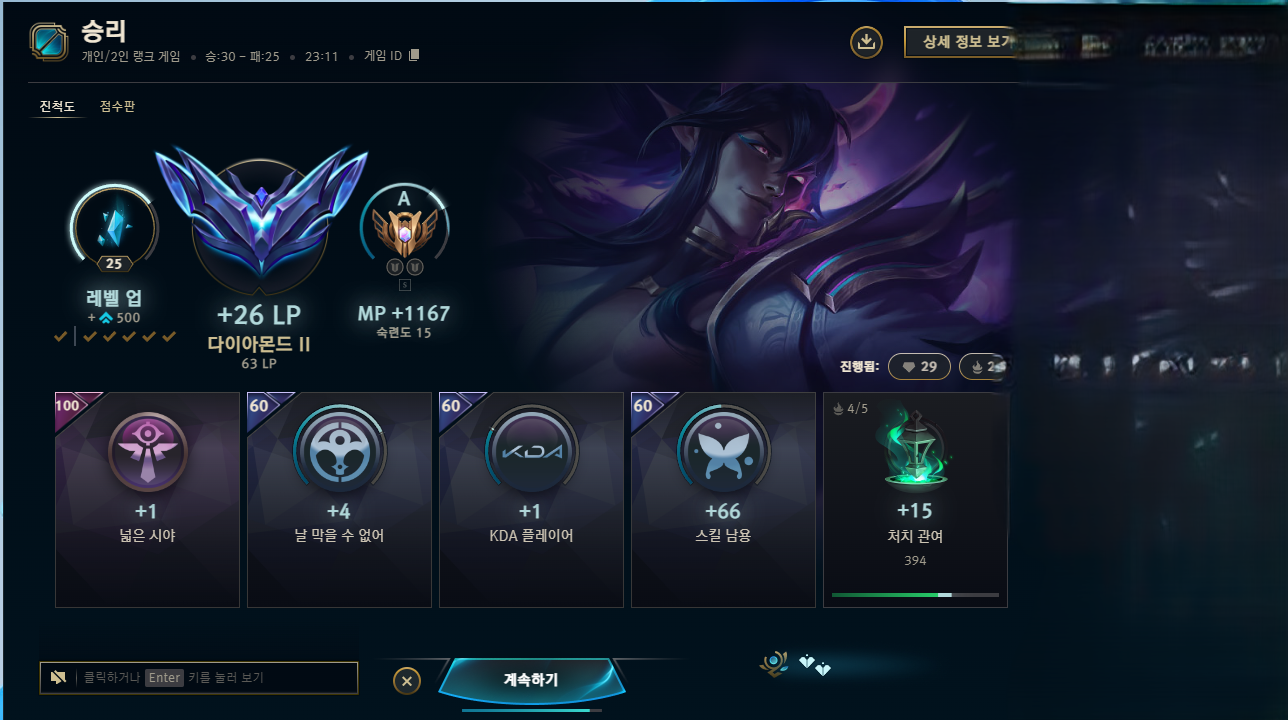Close the chat with the X button
Image resolution: width=1288 pixels, height=720 pixels.
point(406,681)
